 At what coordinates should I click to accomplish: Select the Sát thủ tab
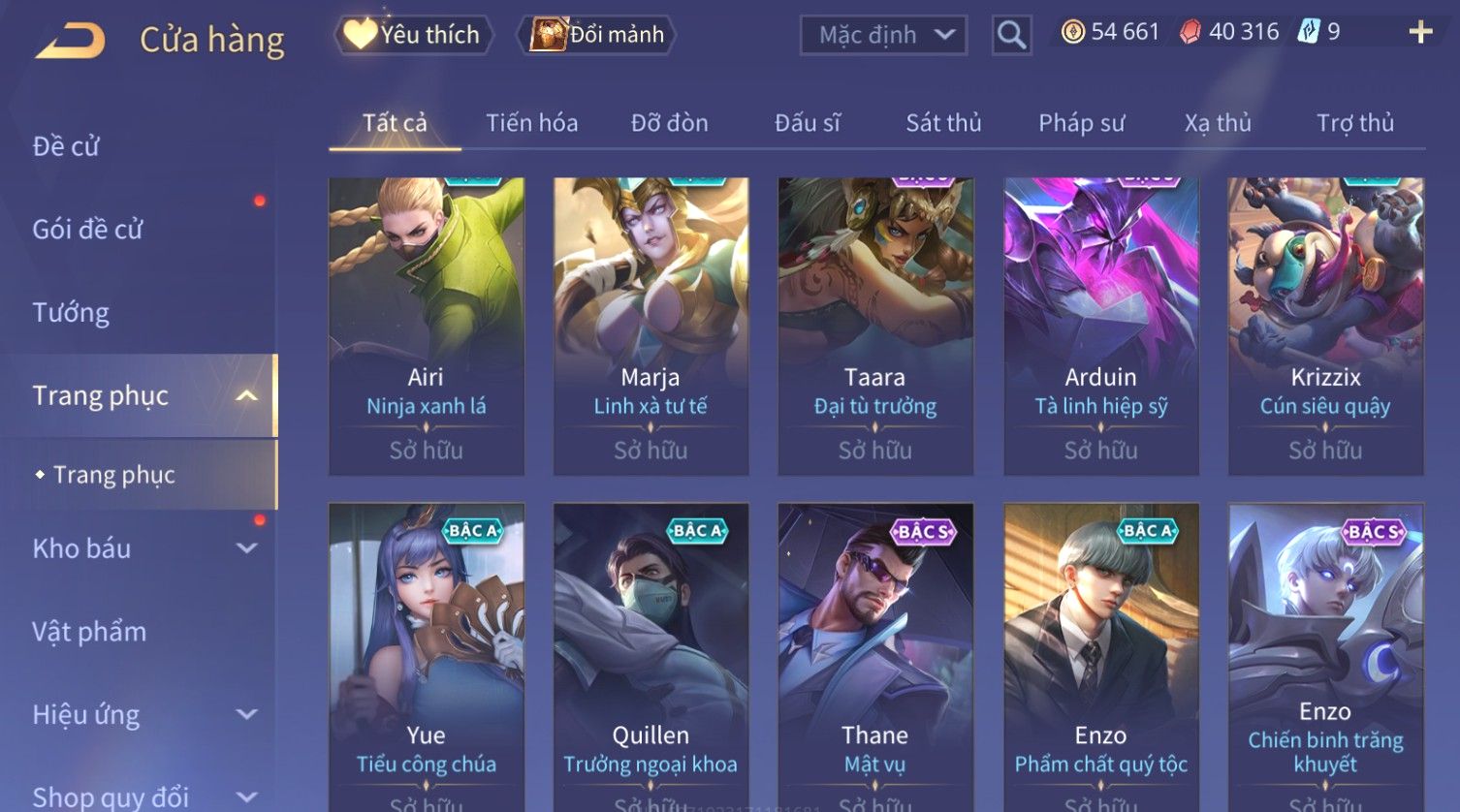(x=943, y=123)
